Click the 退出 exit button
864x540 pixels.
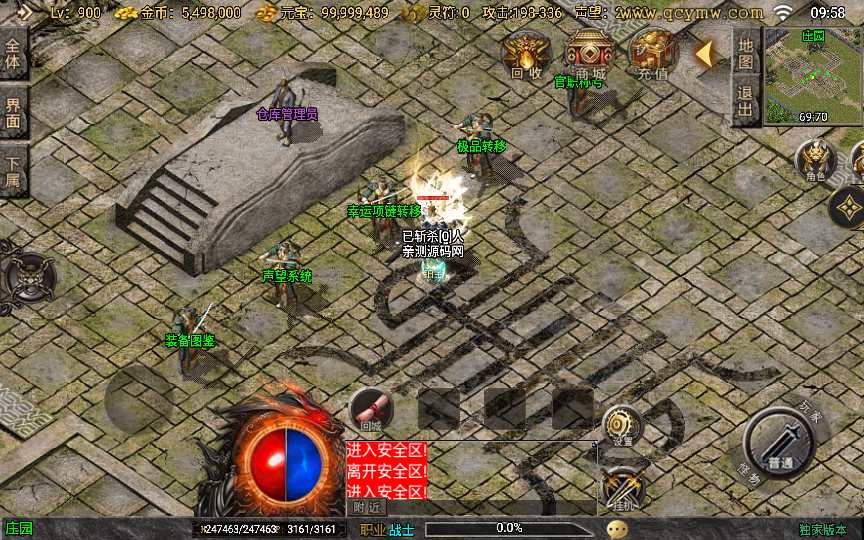pyautogui.click(x=745, y=102)
